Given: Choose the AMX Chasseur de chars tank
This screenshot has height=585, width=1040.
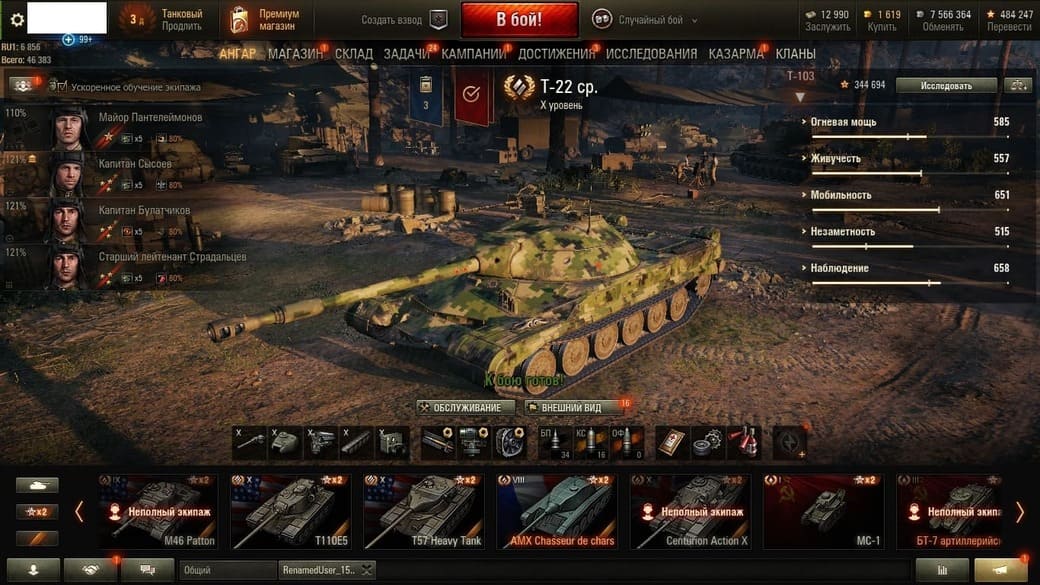Looking at the screenshot, I should coord(556,511).
